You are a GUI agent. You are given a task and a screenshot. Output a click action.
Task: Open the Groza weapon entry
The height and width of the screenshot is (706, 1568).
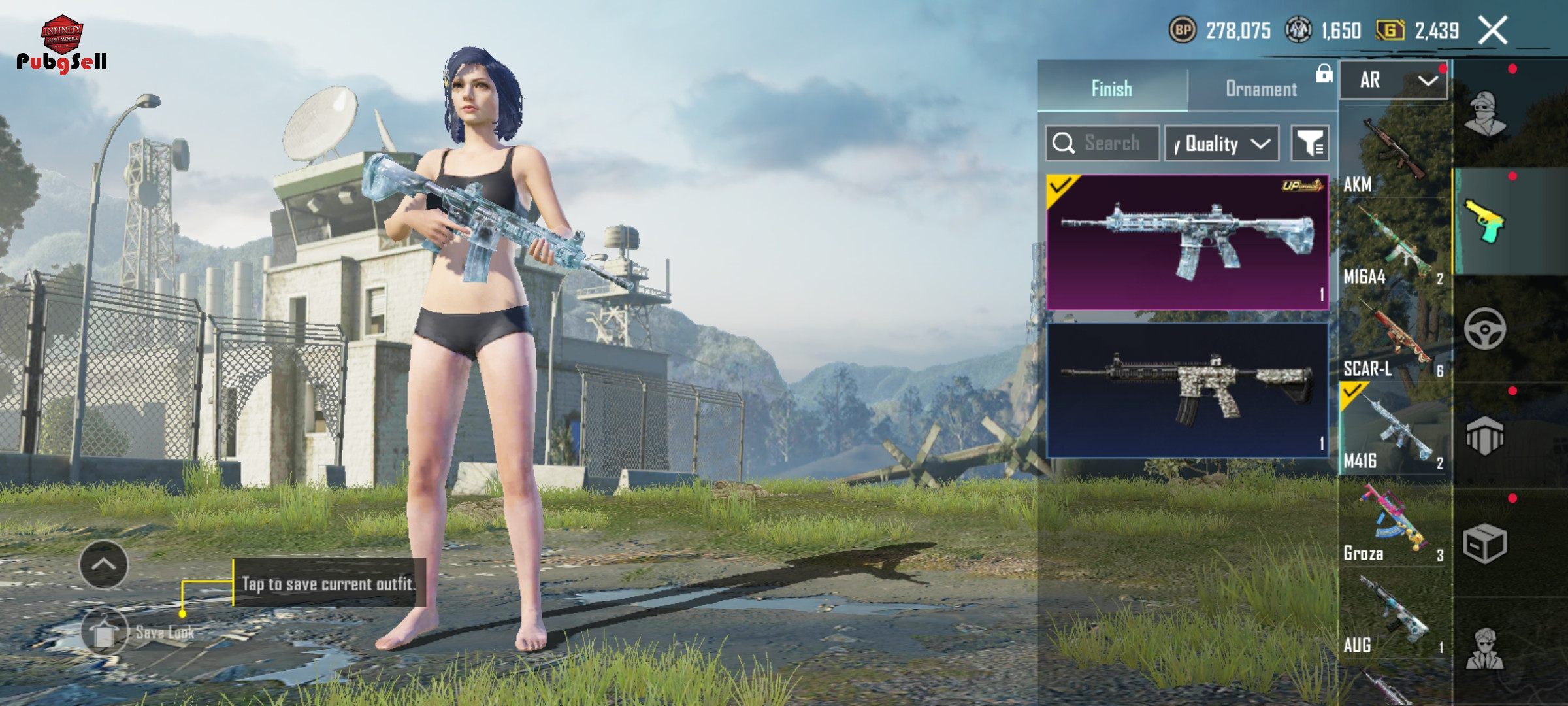1393,522
